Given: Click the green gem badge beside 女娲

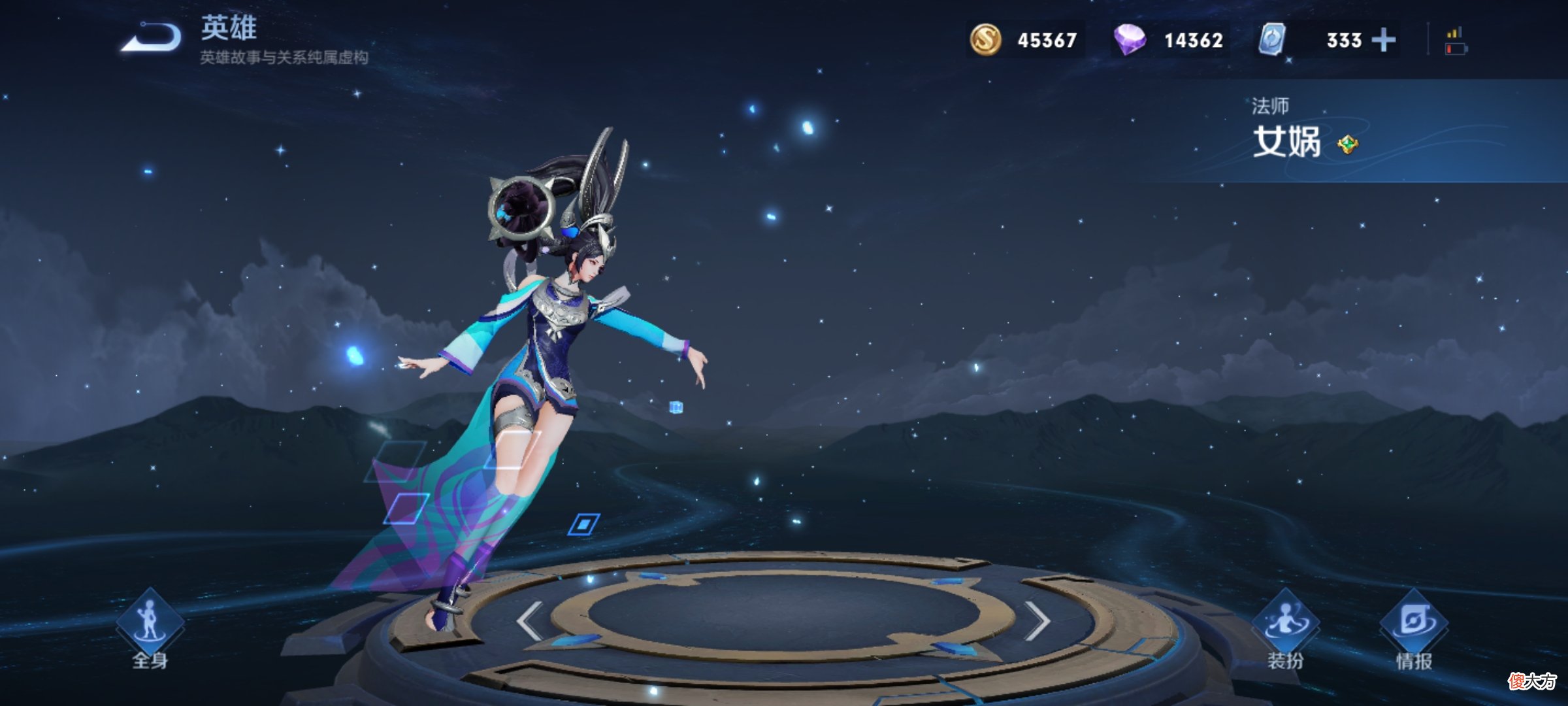Looking at the screenshot, I should pyautogui.click(x=1347, y=144).
